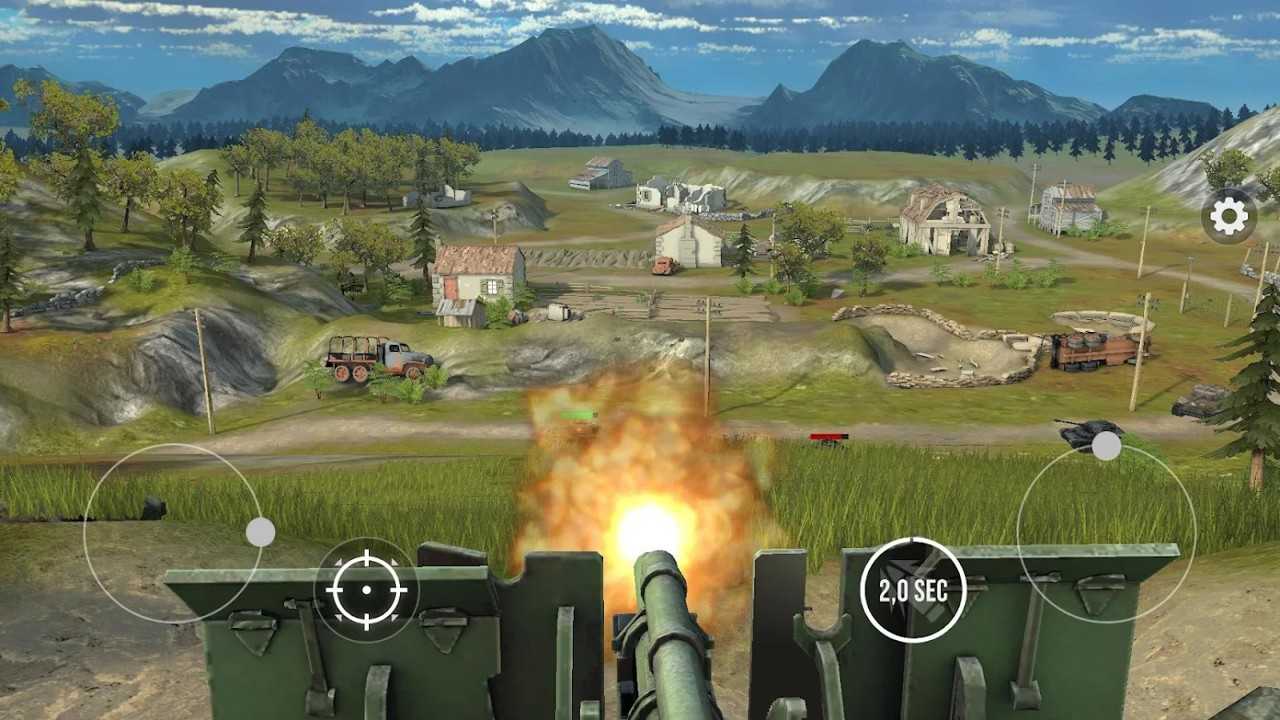1280x720 pixels.
Task: Select the center dot of the crosshair
Action: click(366, 592)
